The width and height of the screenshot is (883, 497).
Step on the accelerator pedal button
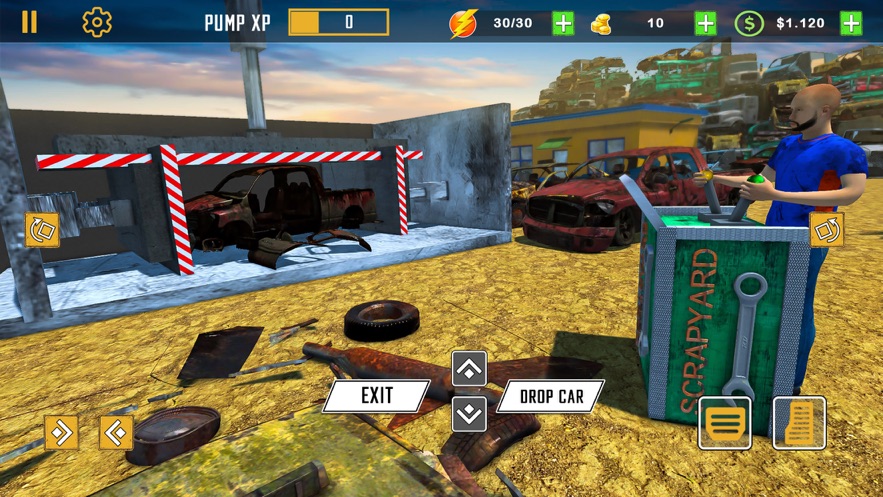click(799, 422)
